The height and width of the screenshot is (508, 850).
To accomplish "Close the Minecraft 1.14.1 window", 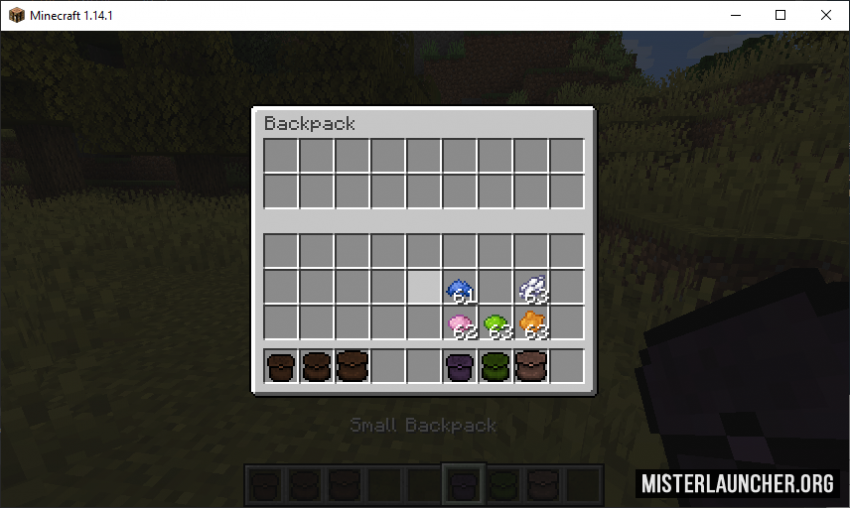I will click(826, 15).
